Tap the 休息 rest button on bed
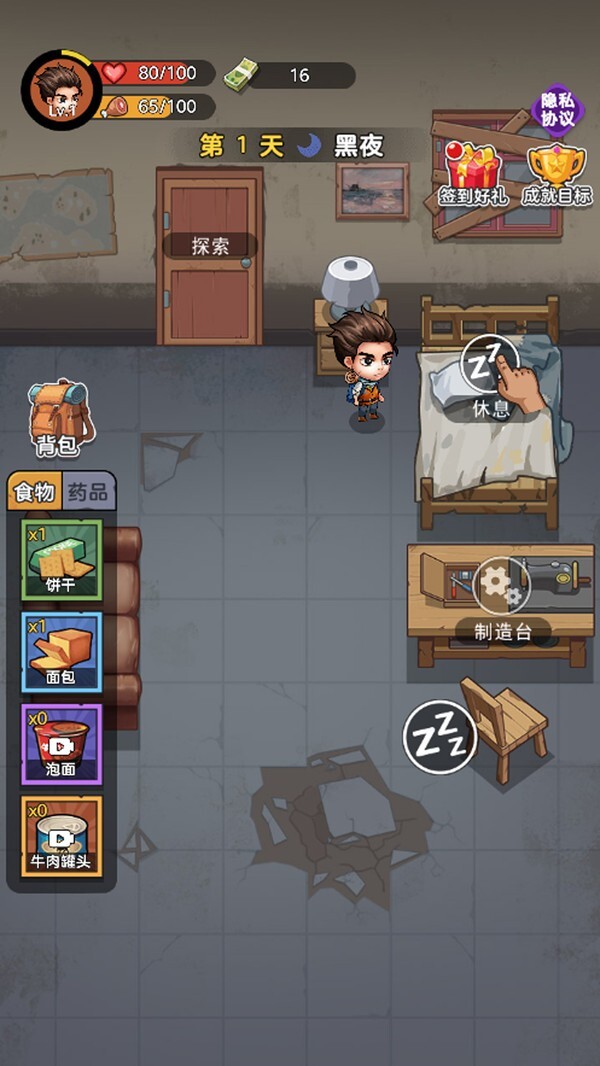 (x=490, y=377)
